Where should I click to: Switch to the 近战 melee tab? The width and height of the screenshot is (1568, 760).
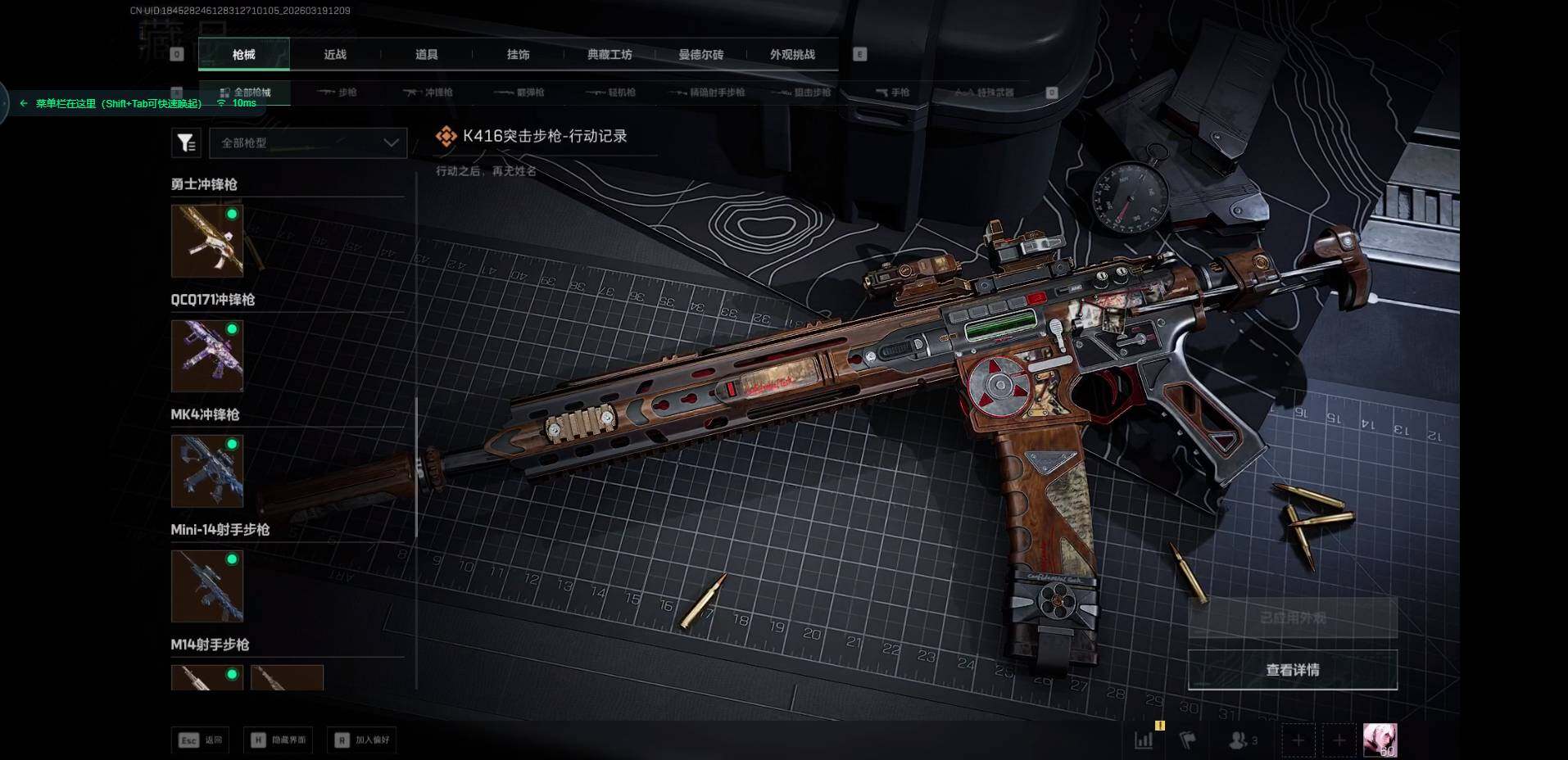click(x=335, y=55)
